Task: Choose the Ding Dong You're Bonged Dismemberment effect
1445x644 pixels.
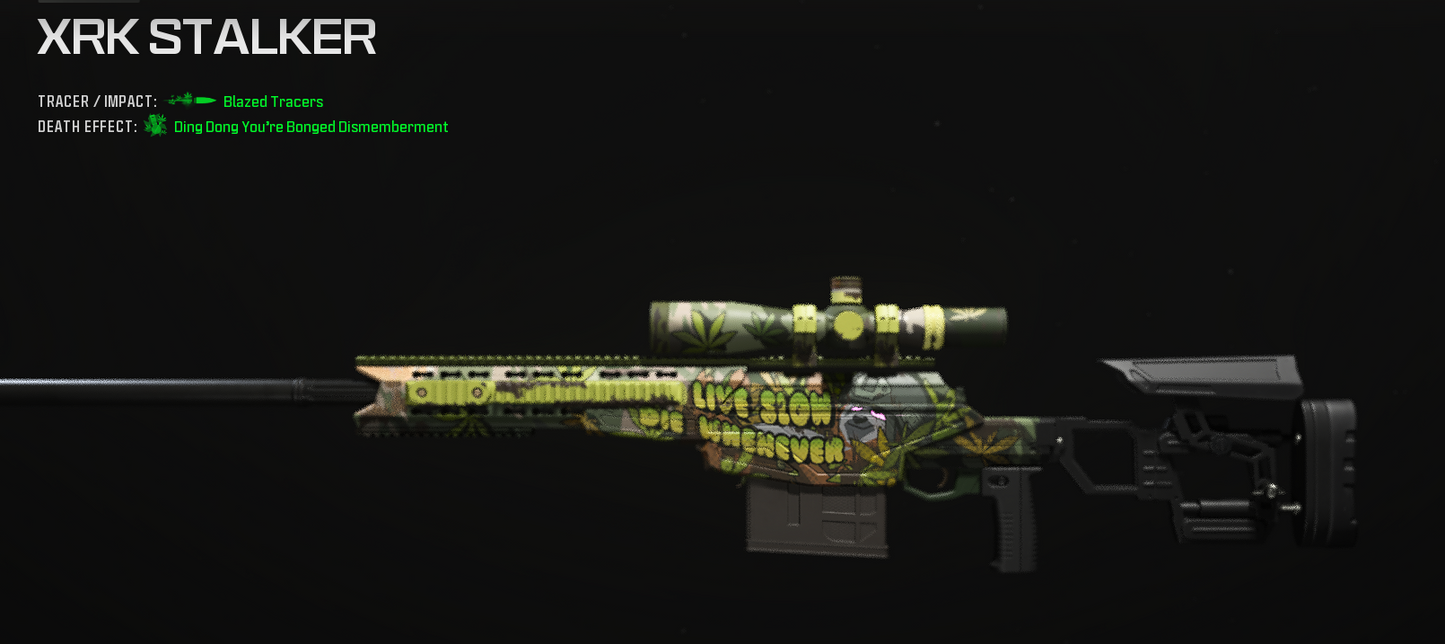Action: pyautogui.click(x=310, y=127)
